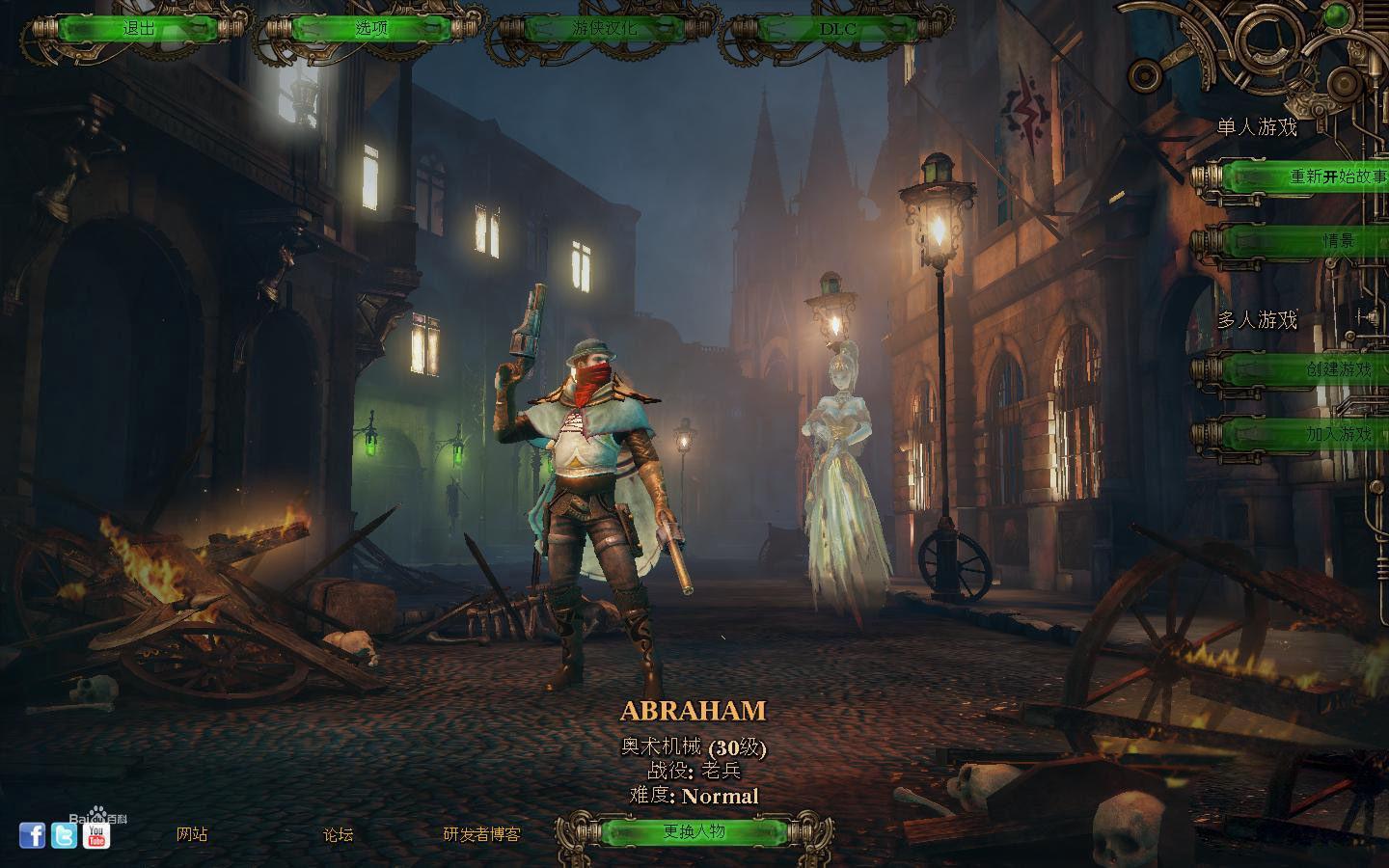Choose 加入游戏 to join a game
1389x868 pixels.
(1338, 434)
